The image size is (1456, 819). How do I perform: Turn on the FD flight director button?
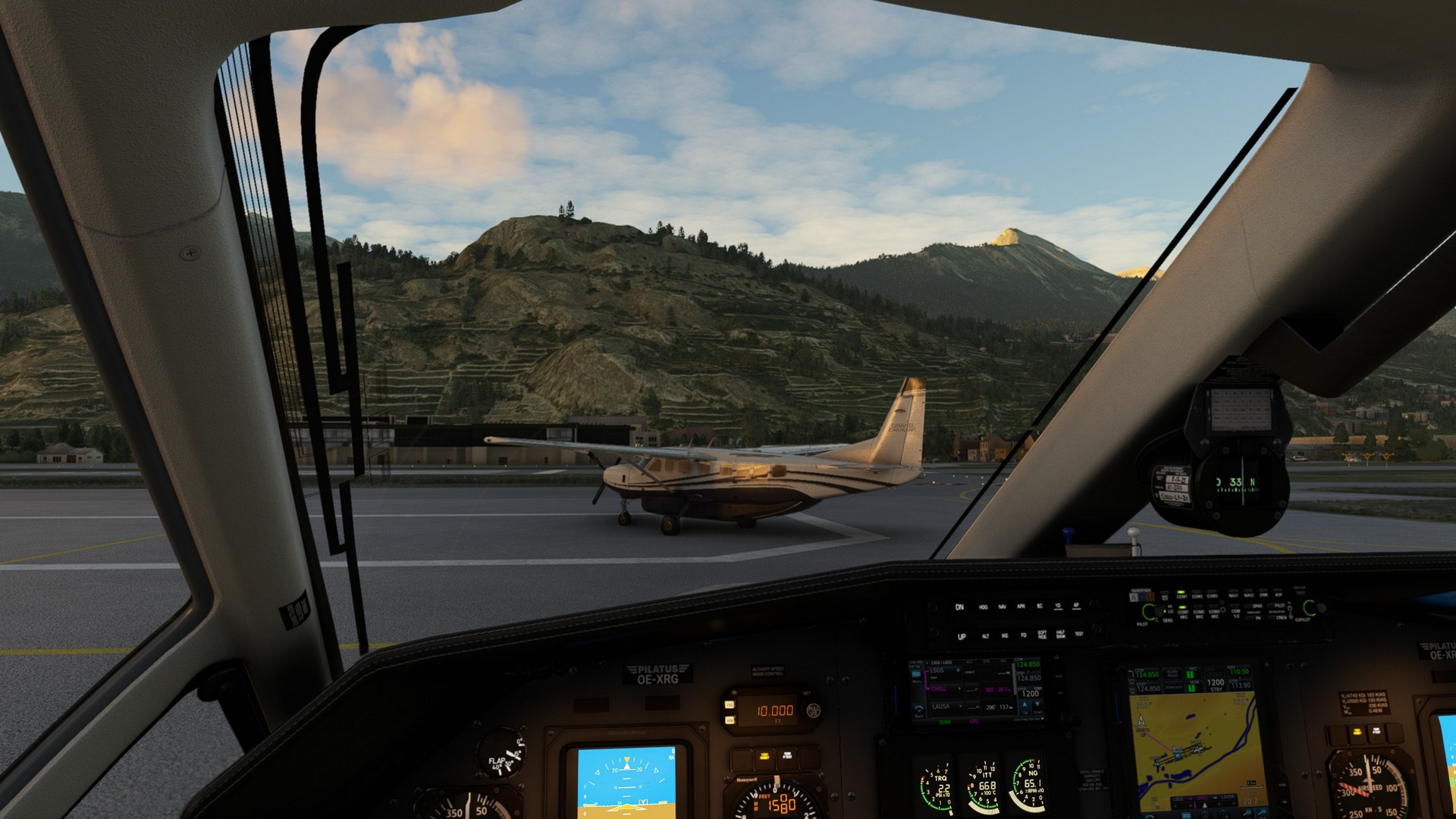(x=1023, y=635)
